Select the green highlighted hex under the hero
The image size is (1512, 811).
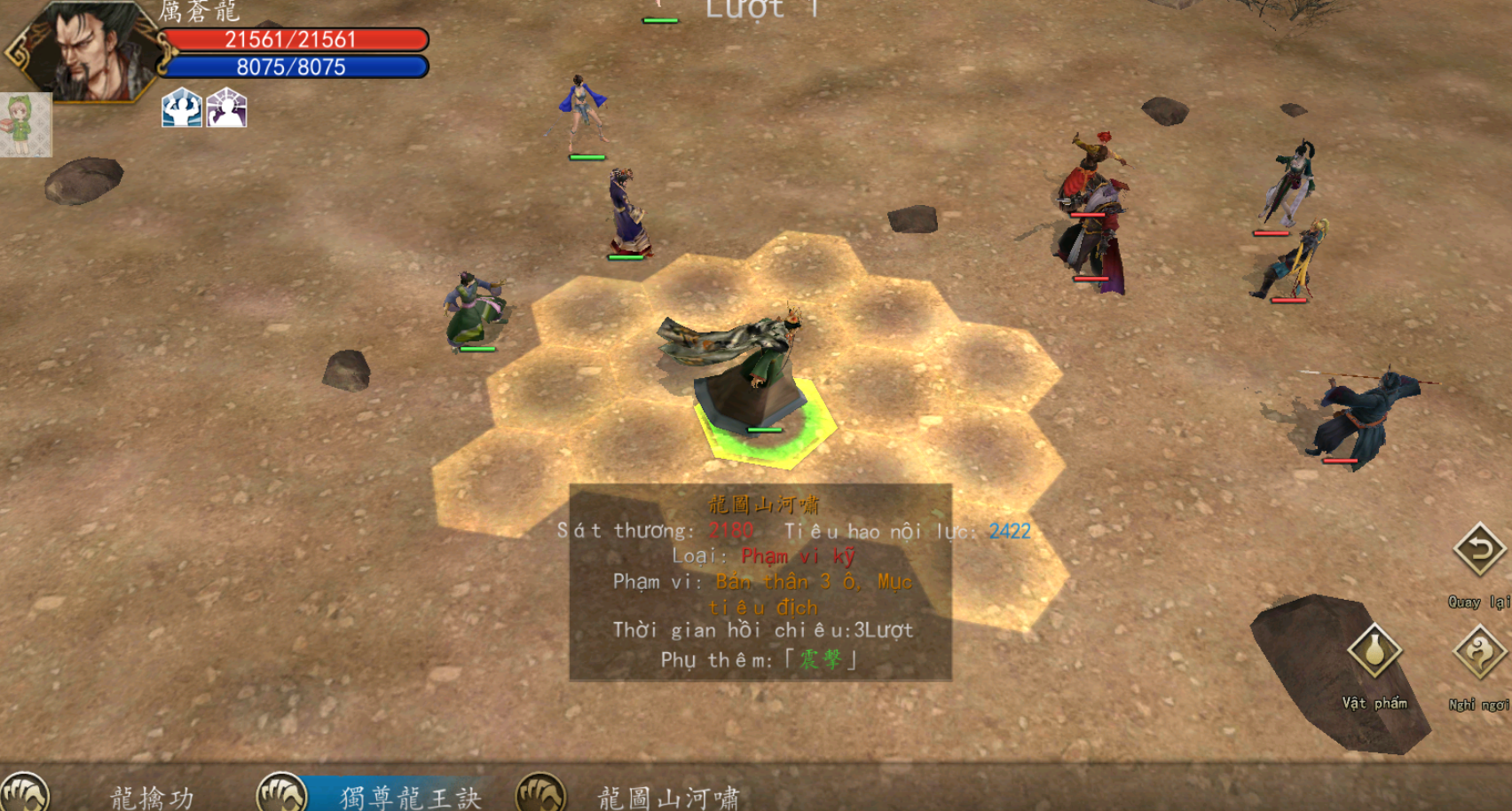[766, 426]
